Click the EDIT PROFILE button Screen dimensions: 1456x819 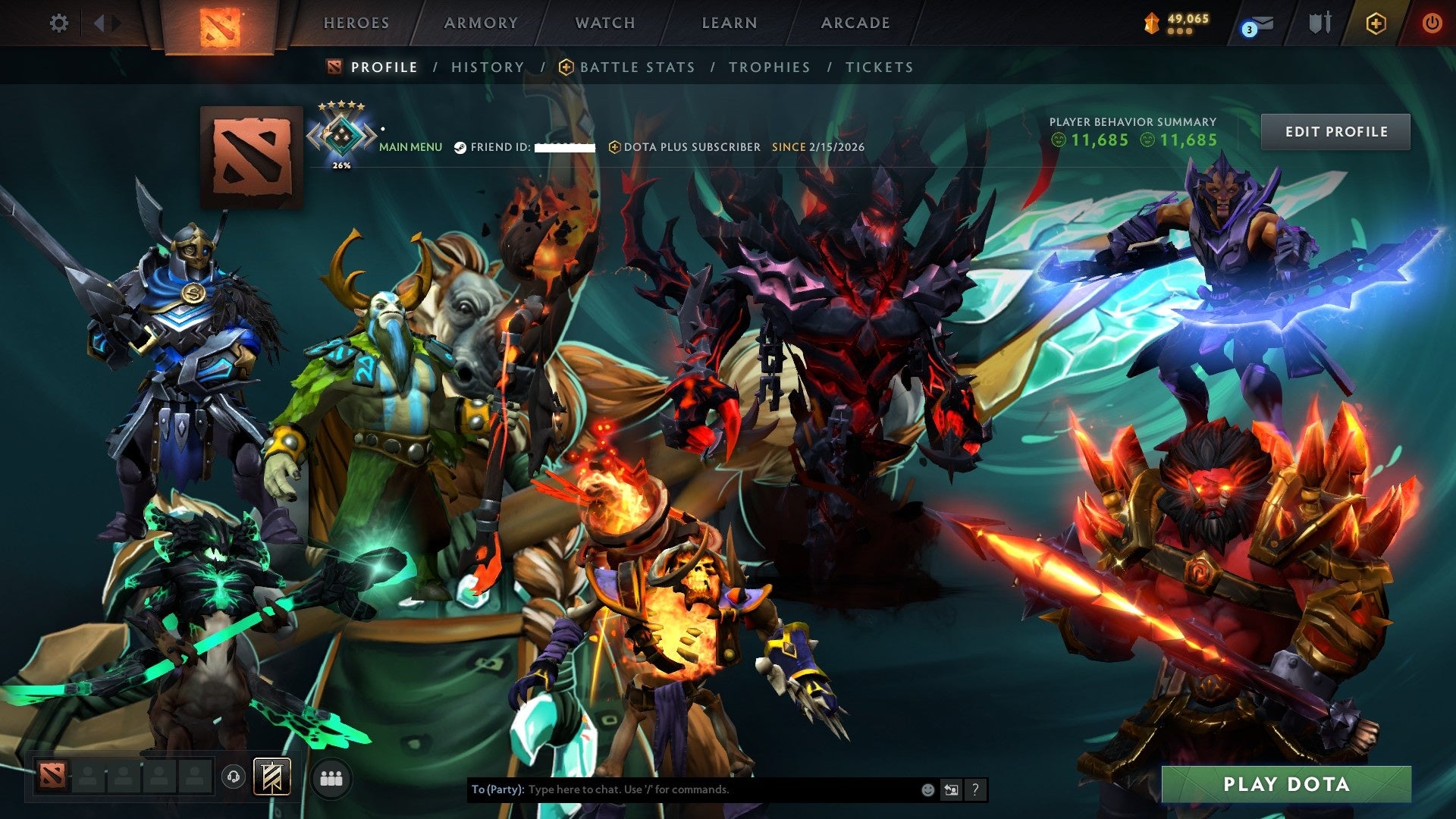pyautogui.click(x=1335, y=130)
